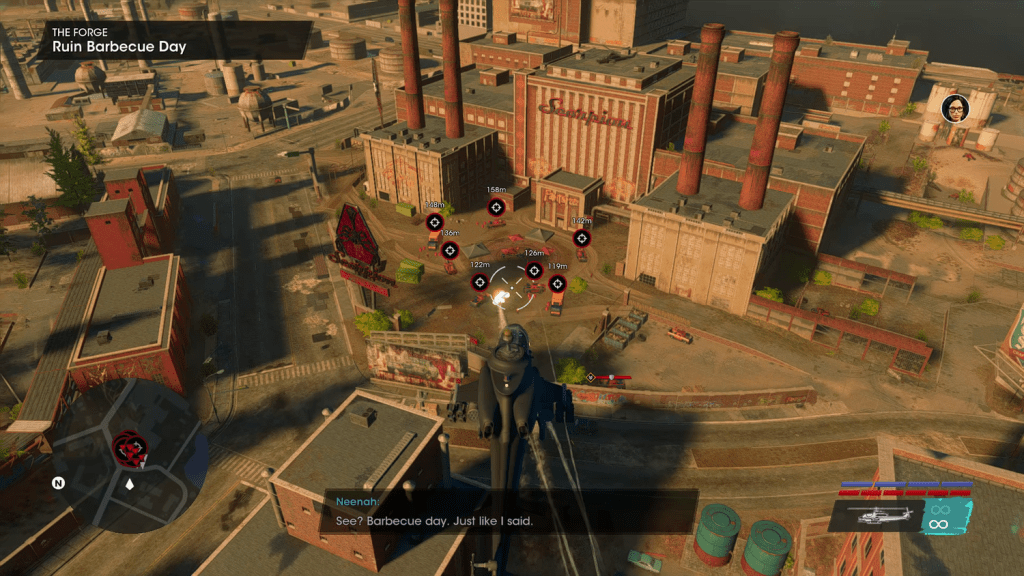Select the Ruin Barbecue Day objective tracker
The height and width of the screenshot is (576, 1024).
pos(170,40)
